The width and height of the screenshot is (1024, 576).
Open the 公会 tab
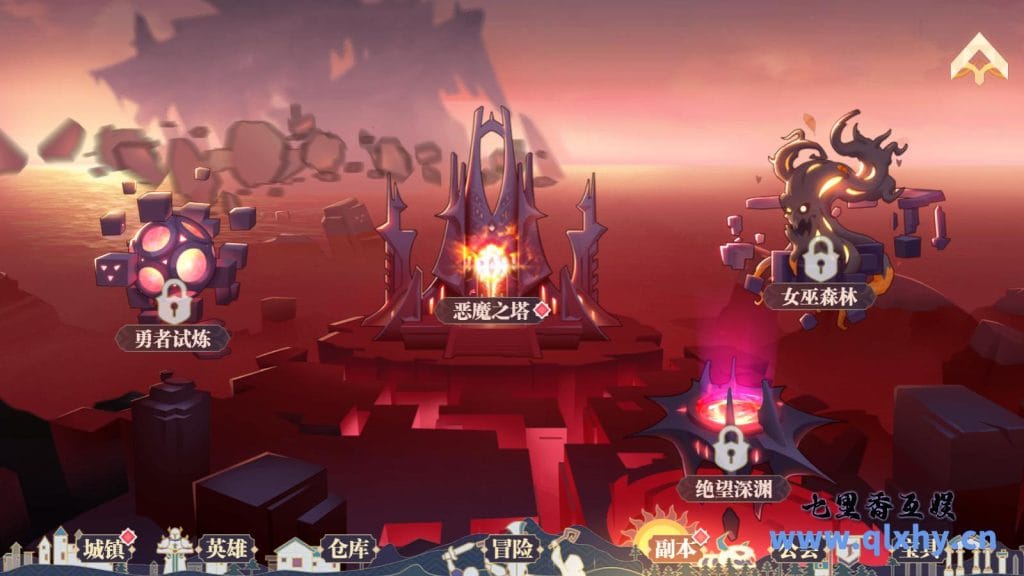797,549
